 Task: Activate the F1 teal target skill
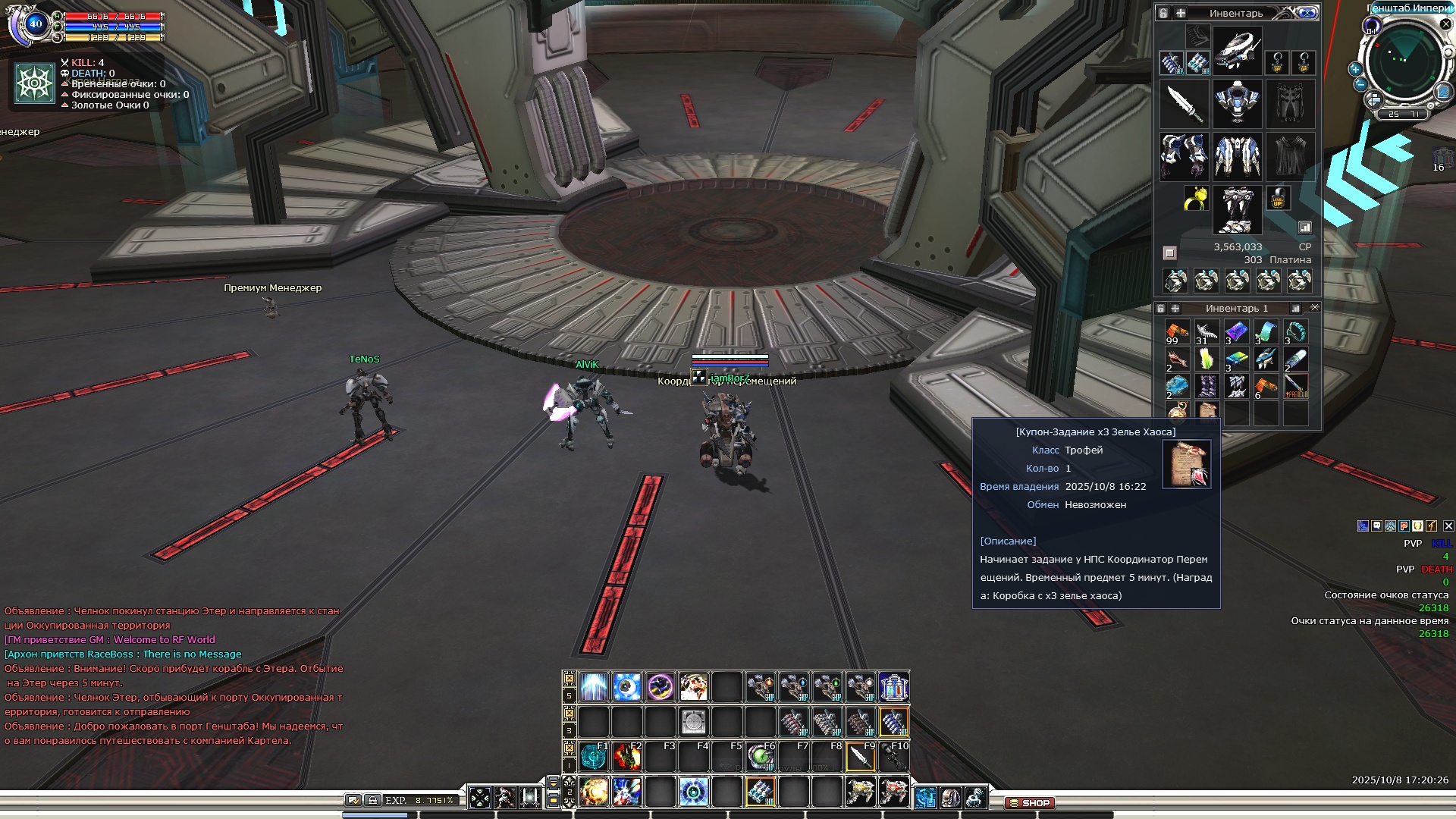click(x=594, y=756)
